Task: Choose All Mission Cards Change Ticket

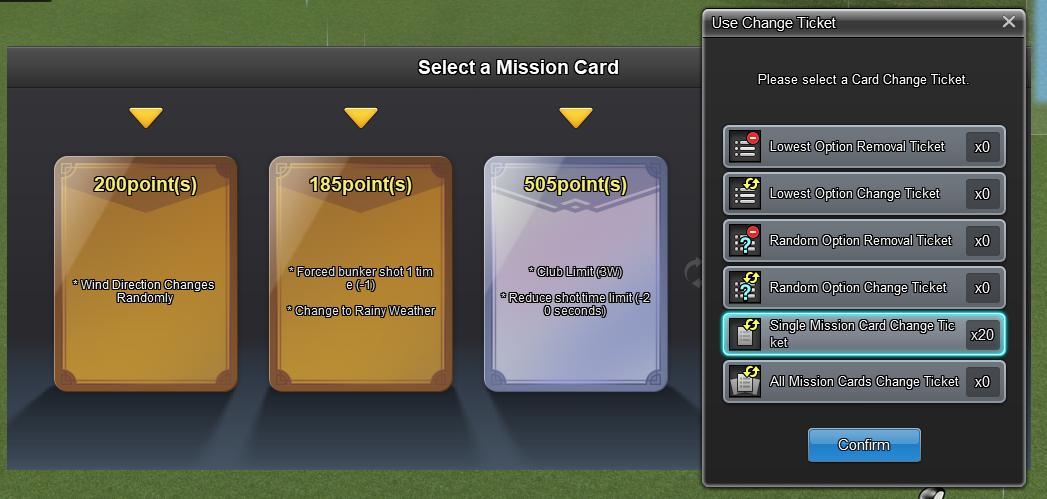Action: (x=863, y=382)
